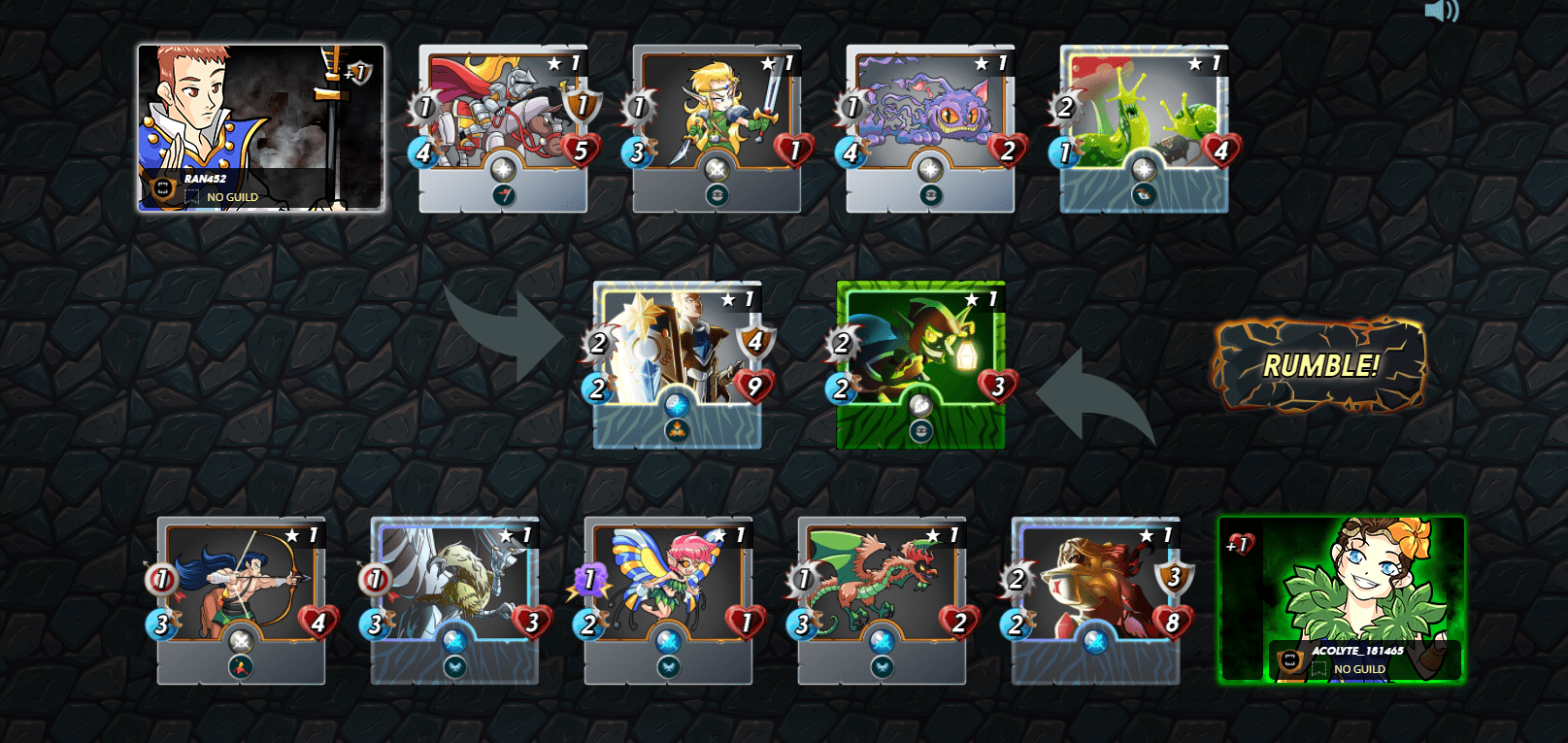Select the ACOLYTE_181465 summoner portrait
Viewport: 1568px width, 743px height.
coord(1341,599)
